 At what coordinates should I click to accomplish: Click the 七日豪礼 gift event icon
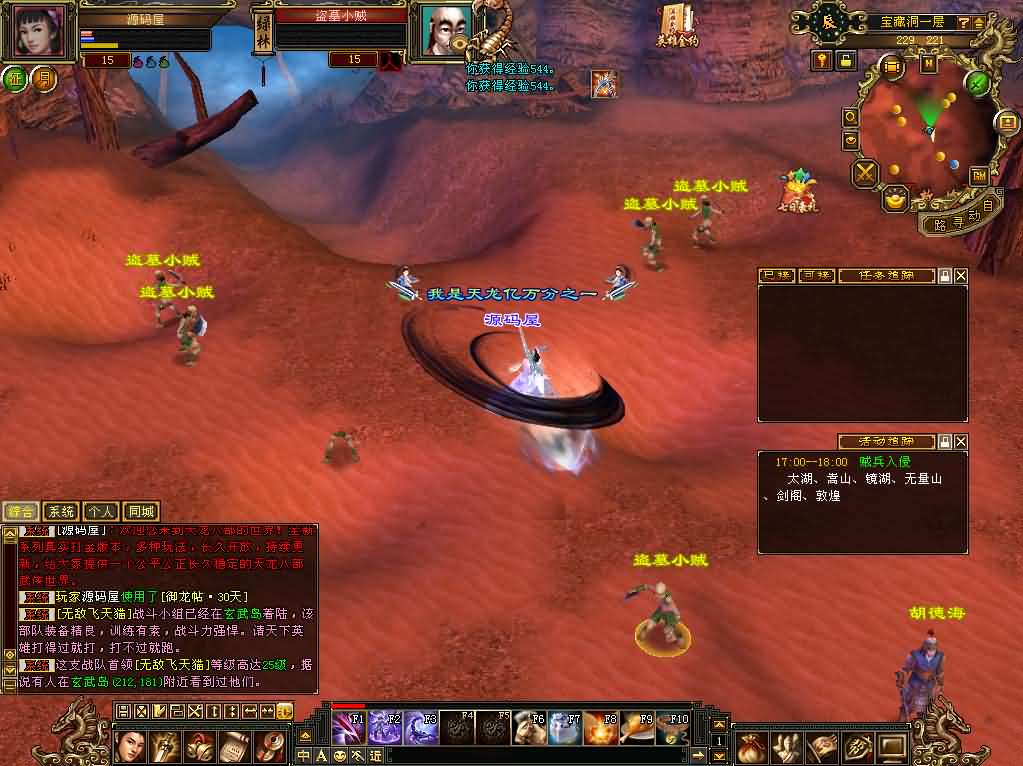point(797,190)
